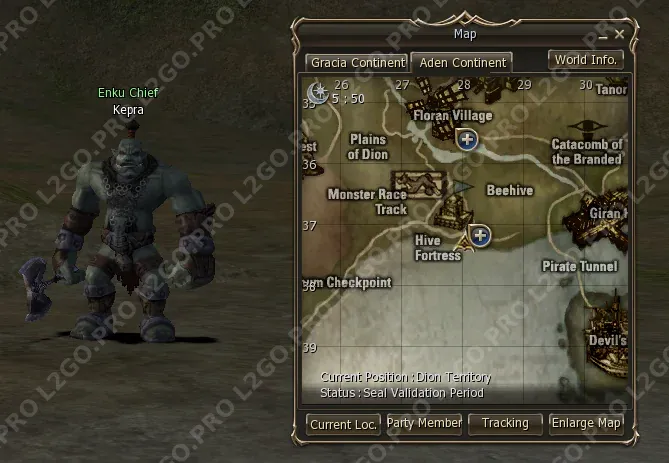Minimize the Map window

point(604,35)
